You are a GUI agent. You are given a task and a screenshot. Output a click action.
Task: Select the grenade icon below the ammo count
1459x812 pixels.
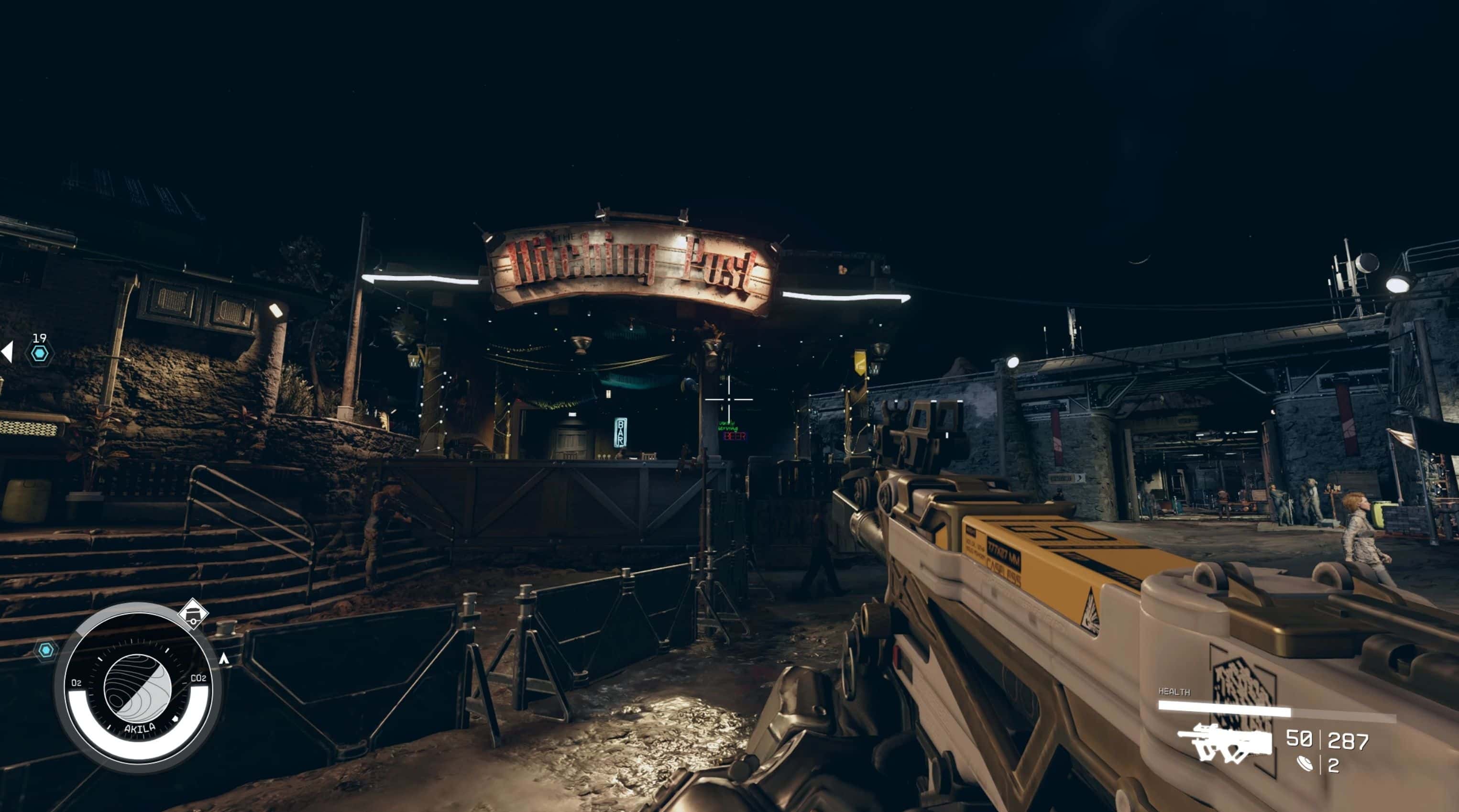click(x=1305, y=765)
